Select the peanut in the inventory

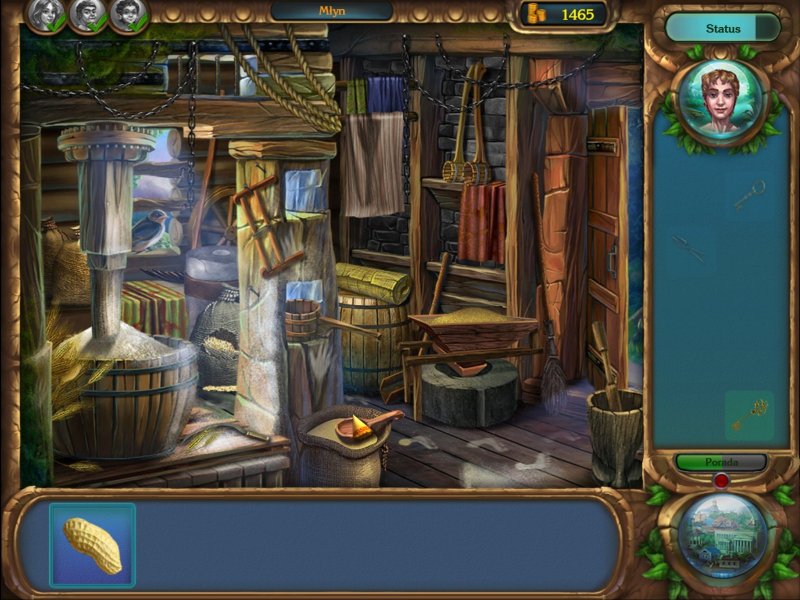point(92,545)
